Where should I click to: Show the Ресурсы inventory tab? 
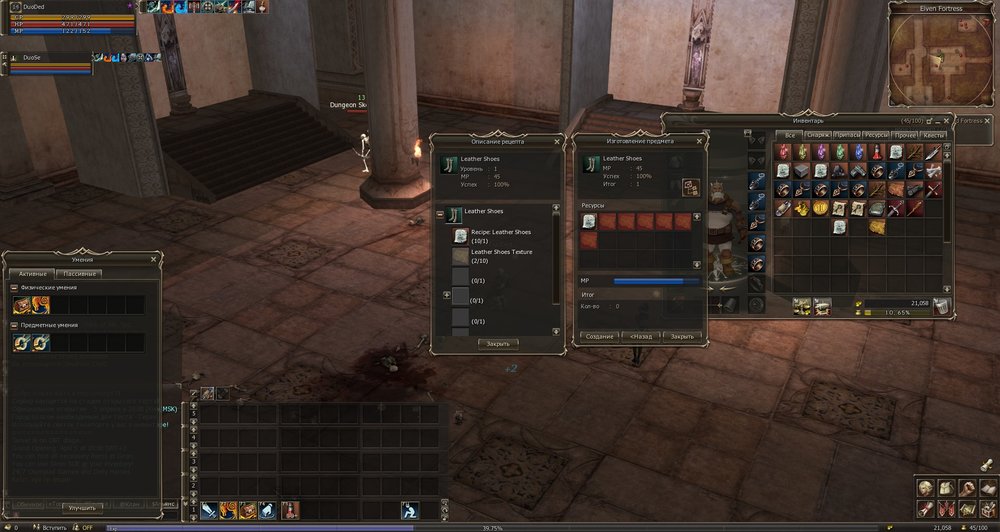tap(876, 135)
